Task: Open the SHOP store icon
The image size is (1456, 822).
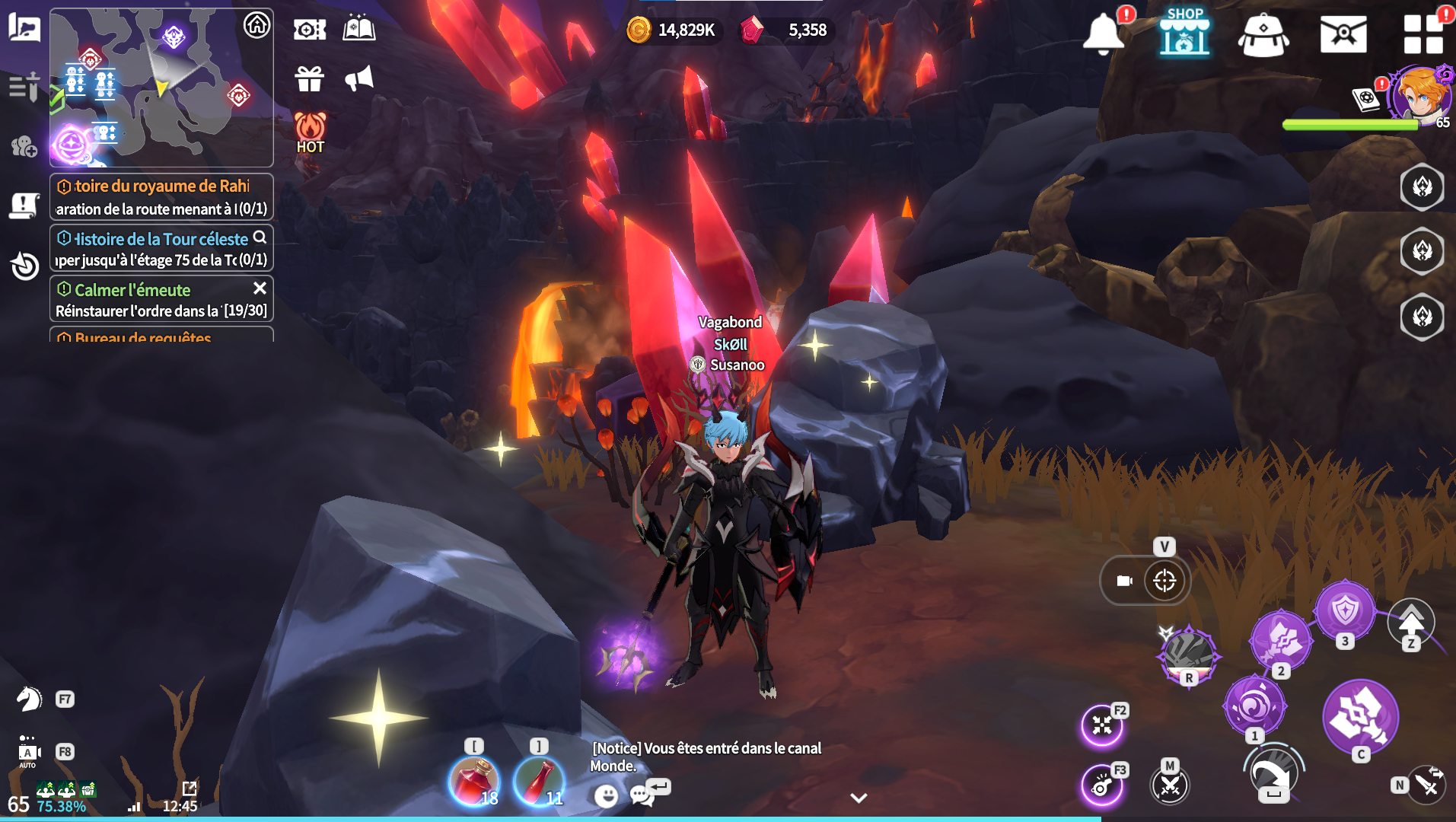Action: (1184, 33)
